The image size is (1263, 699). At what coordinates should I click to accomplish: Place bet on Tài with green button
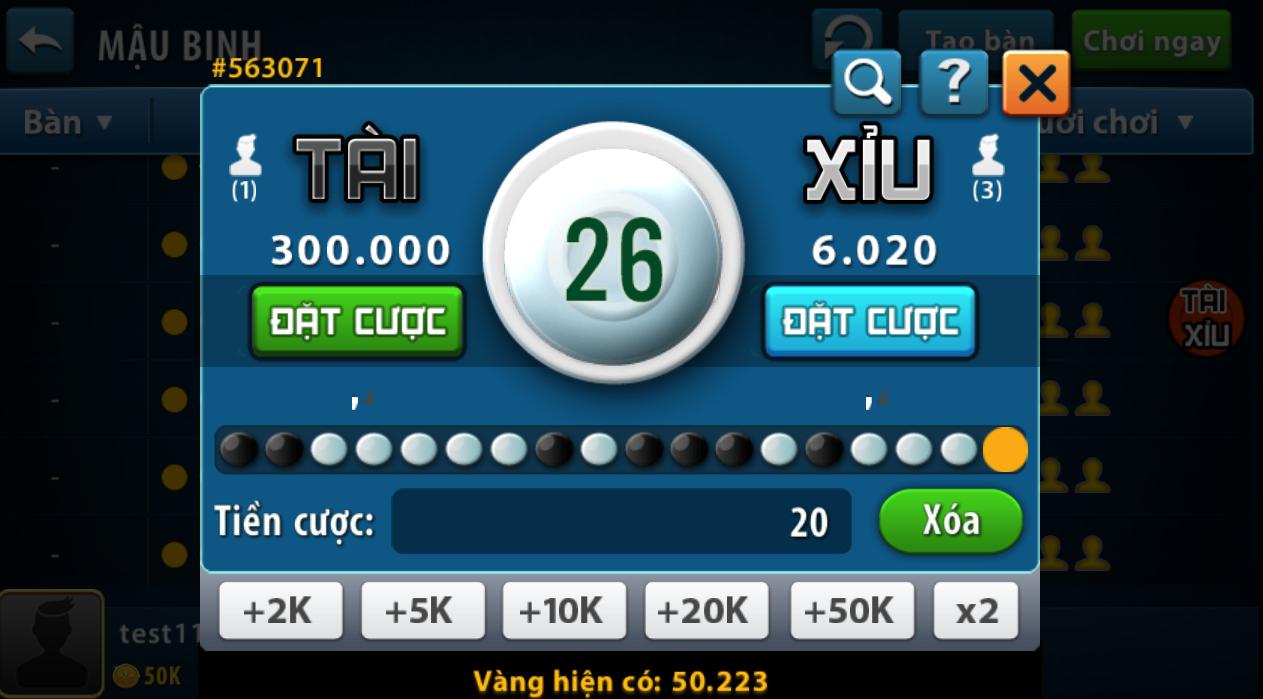point(357,321)
